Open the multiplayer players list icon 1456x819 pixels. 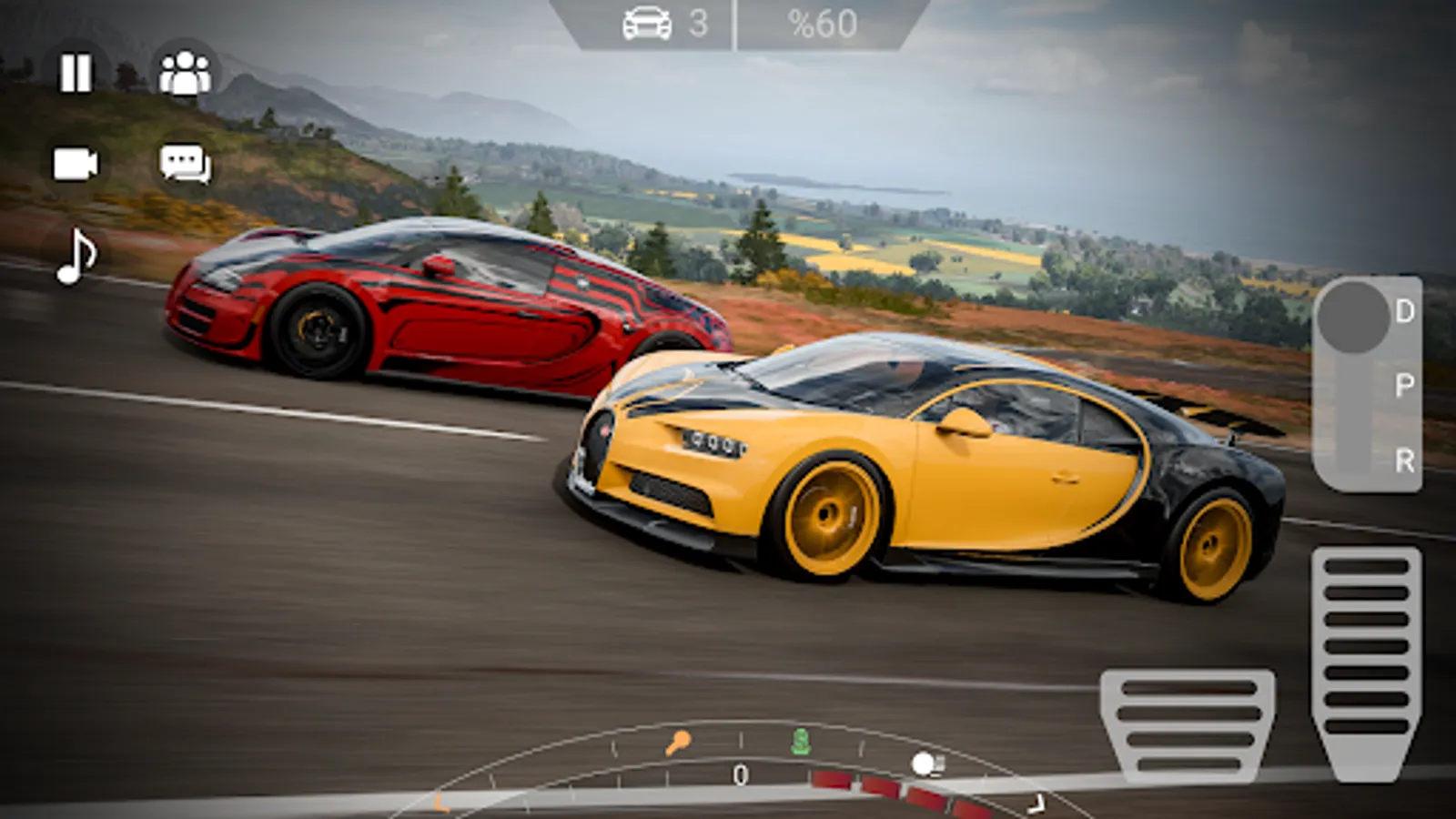pos(185,73)
